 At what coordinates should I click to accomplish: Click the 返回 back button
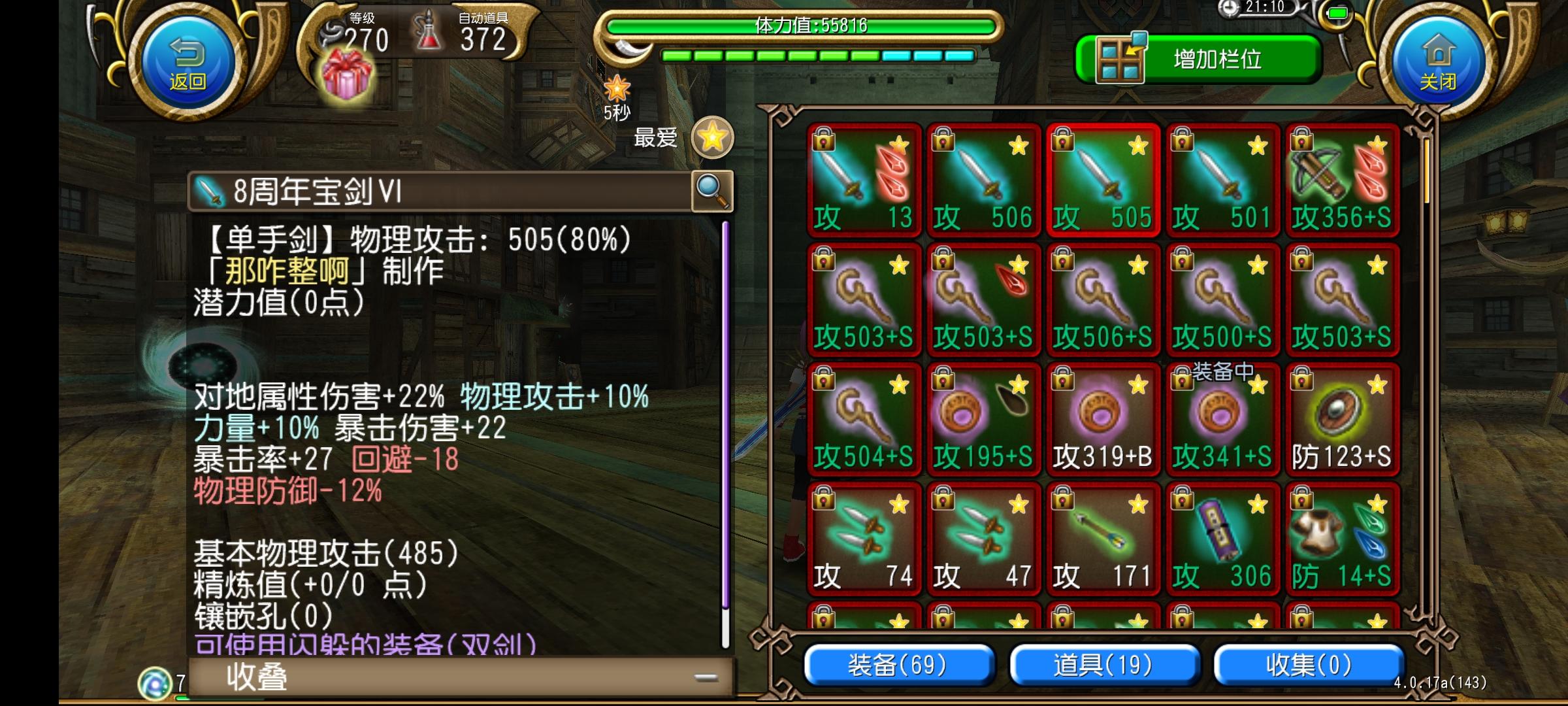click(188, 61)
